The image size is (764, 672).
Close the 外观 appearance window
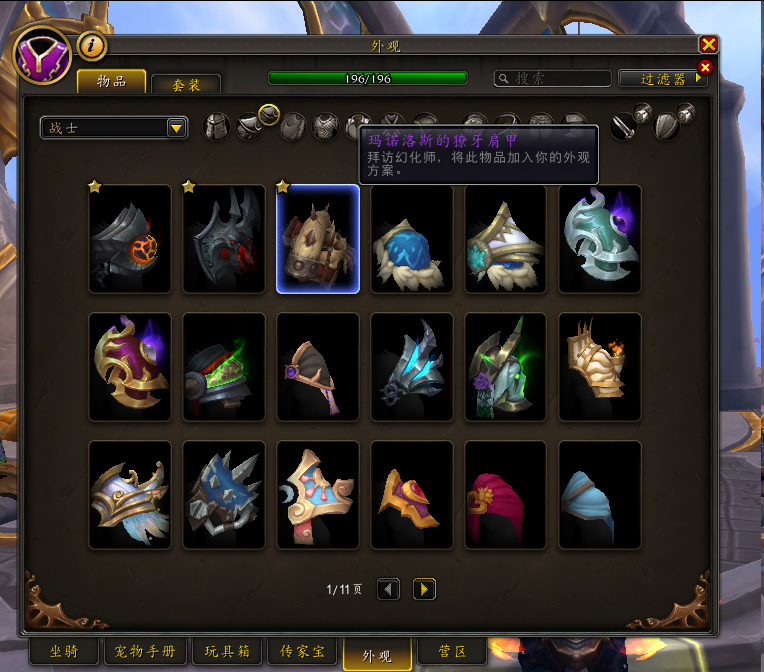708,44
